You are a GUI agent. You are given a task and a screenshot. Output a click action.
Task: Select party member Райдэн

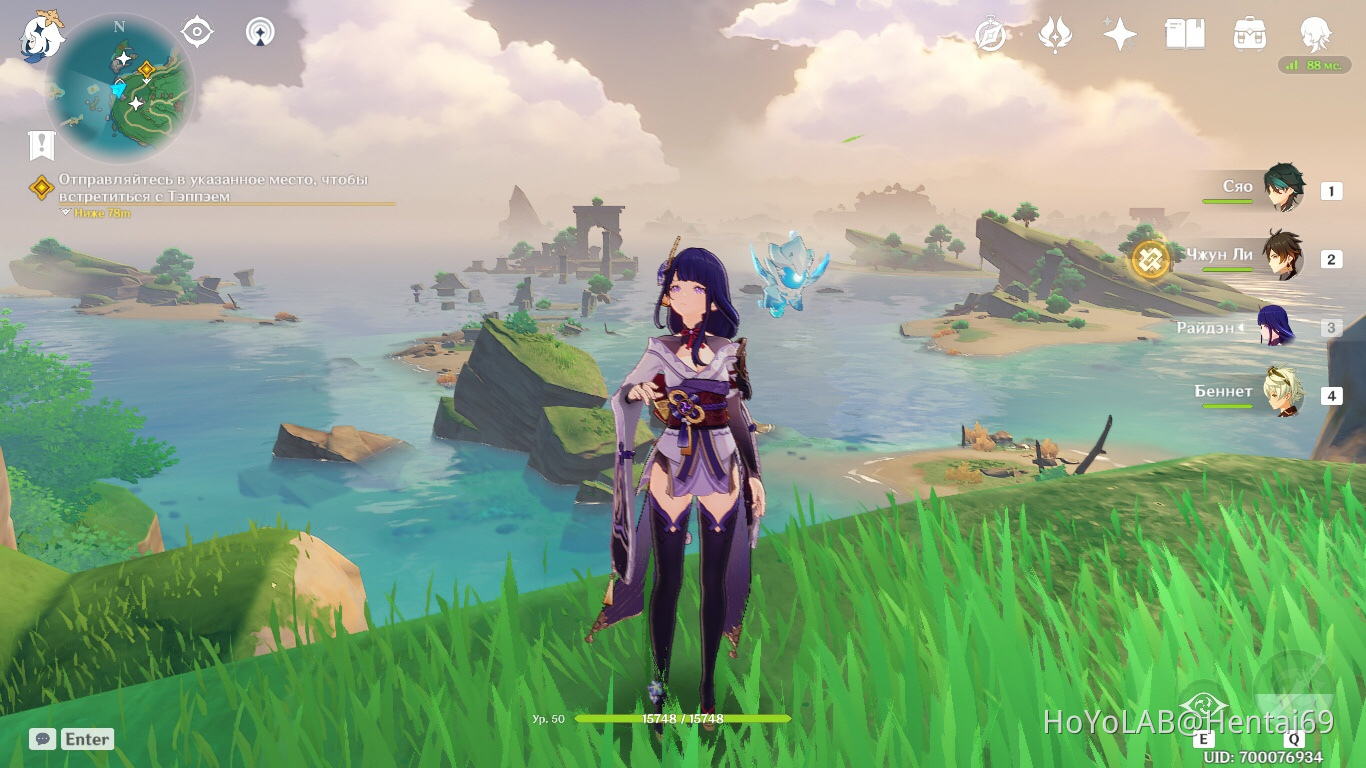tap(1276, 326)
